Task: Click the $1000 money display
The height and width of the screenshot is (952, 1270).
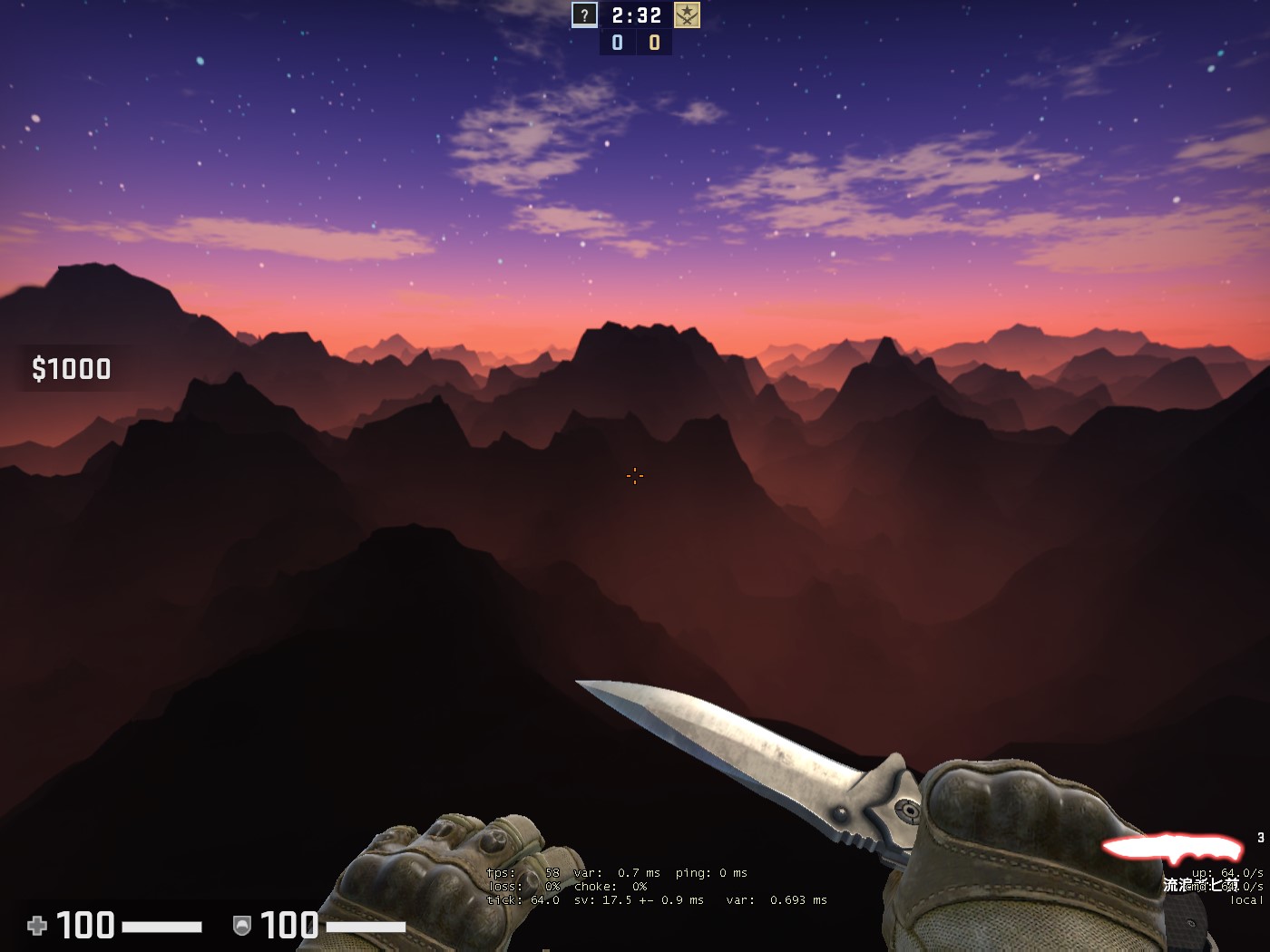Action: (x=71, y=369)
